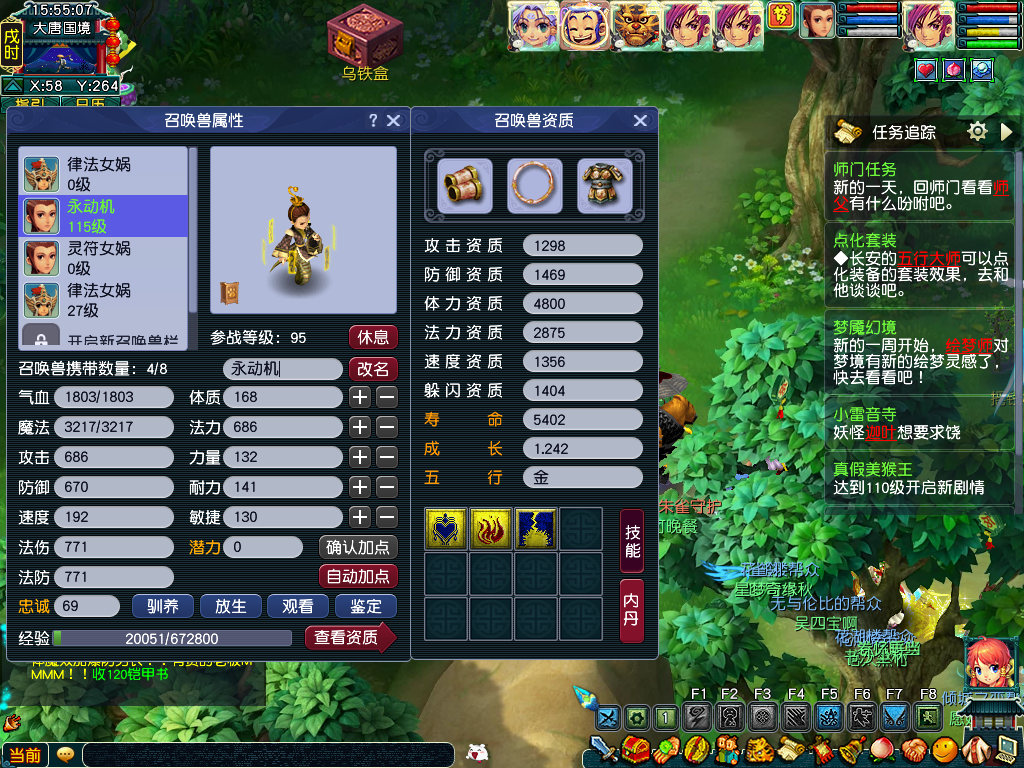Open the quest tracker gear settings
This screenshot has height=768, width=1024.
(x=978, y=131)
